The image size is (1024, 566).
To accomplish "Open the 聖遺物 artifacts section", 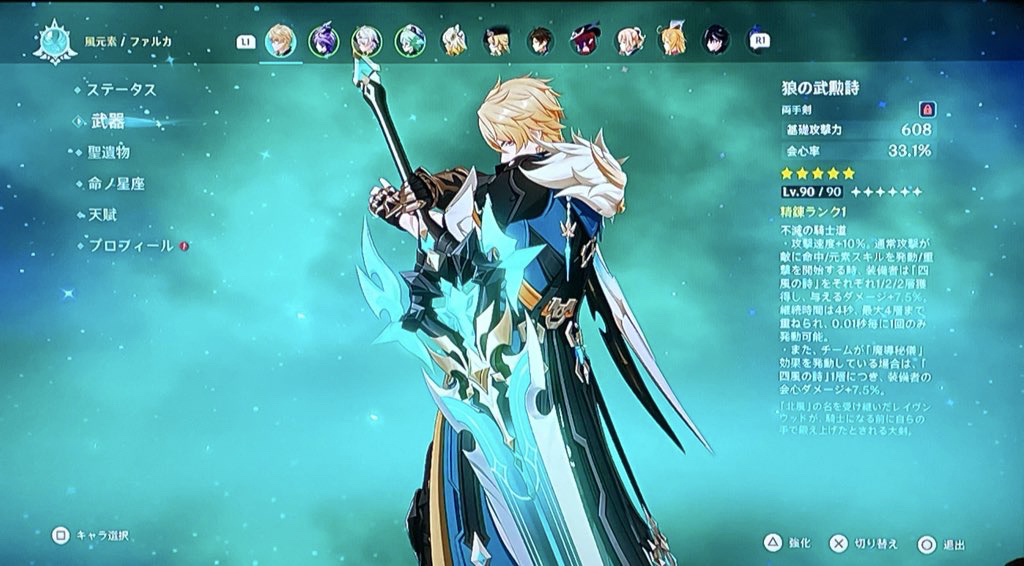I will point(108,153).
